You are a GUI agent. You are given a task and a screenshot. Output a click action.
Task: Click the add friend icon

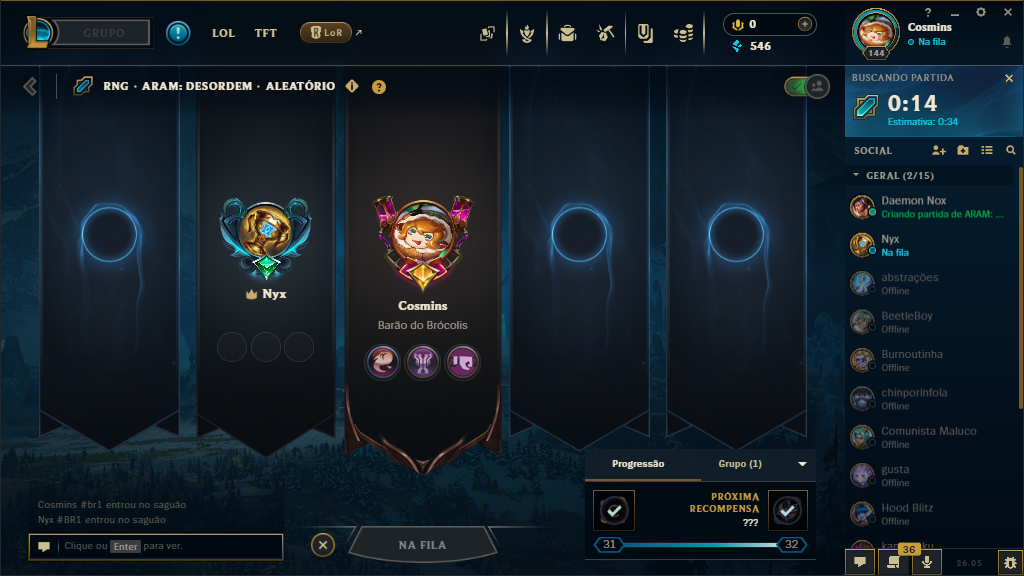[x=938, y=150]
